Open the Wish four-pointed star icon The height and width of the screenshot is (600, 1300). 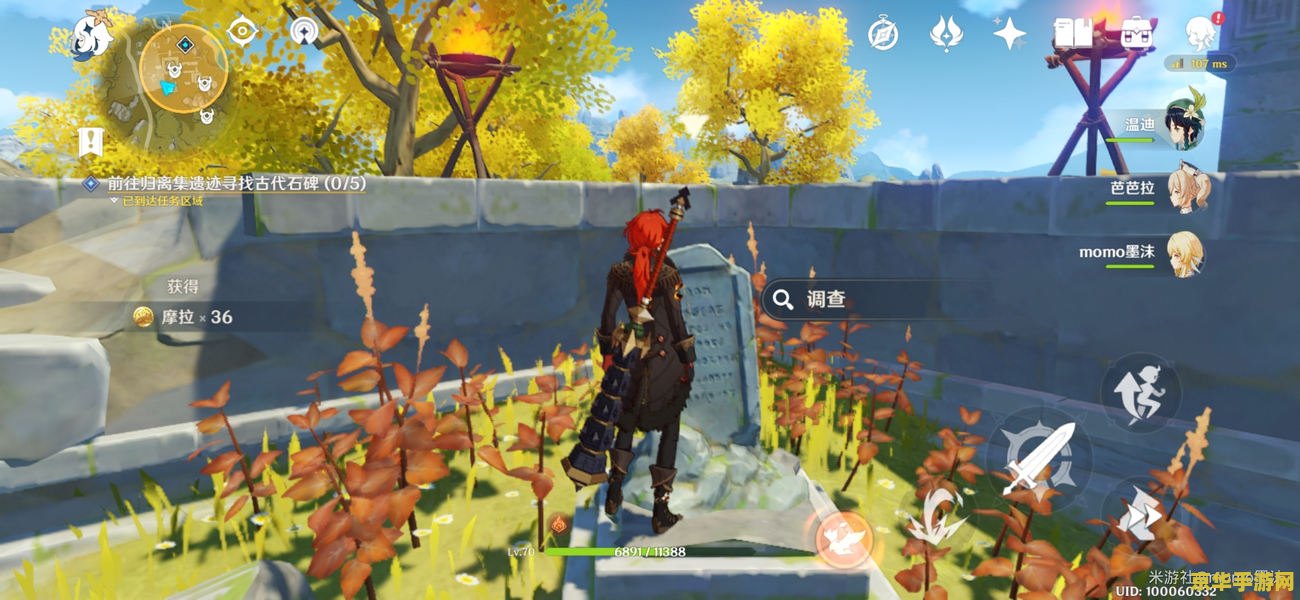pyautogui.click(x=1009, y=33)
